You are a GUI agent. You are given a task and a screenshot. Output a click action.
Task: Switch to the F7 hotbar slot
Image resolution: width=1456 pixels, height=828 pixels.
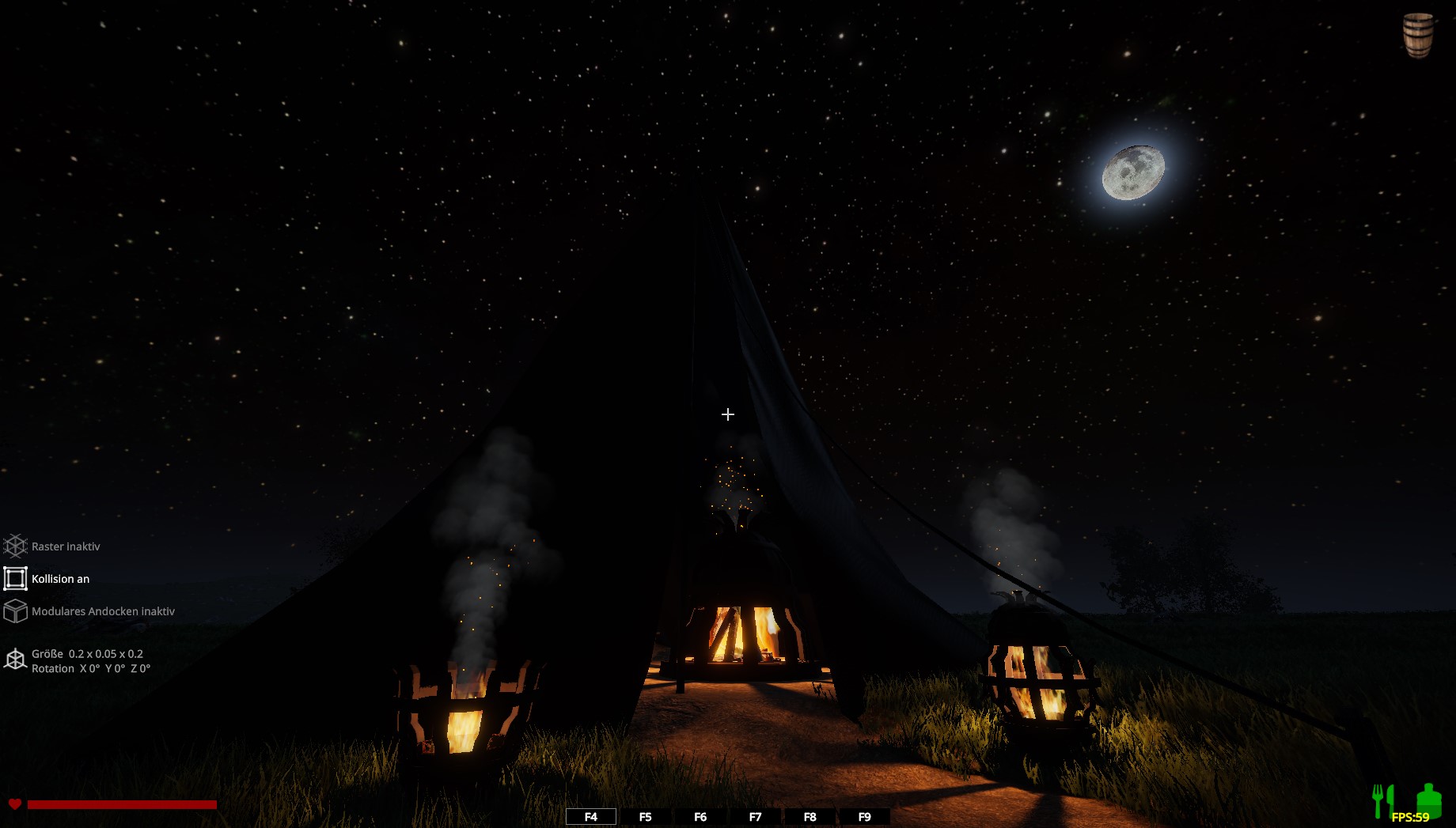[x=755, y=817]
